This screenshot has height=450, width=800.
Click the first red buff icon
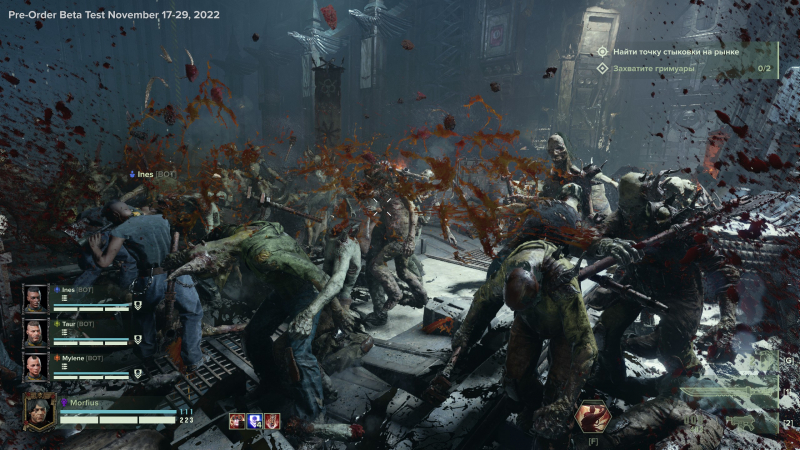pos(237,421)
